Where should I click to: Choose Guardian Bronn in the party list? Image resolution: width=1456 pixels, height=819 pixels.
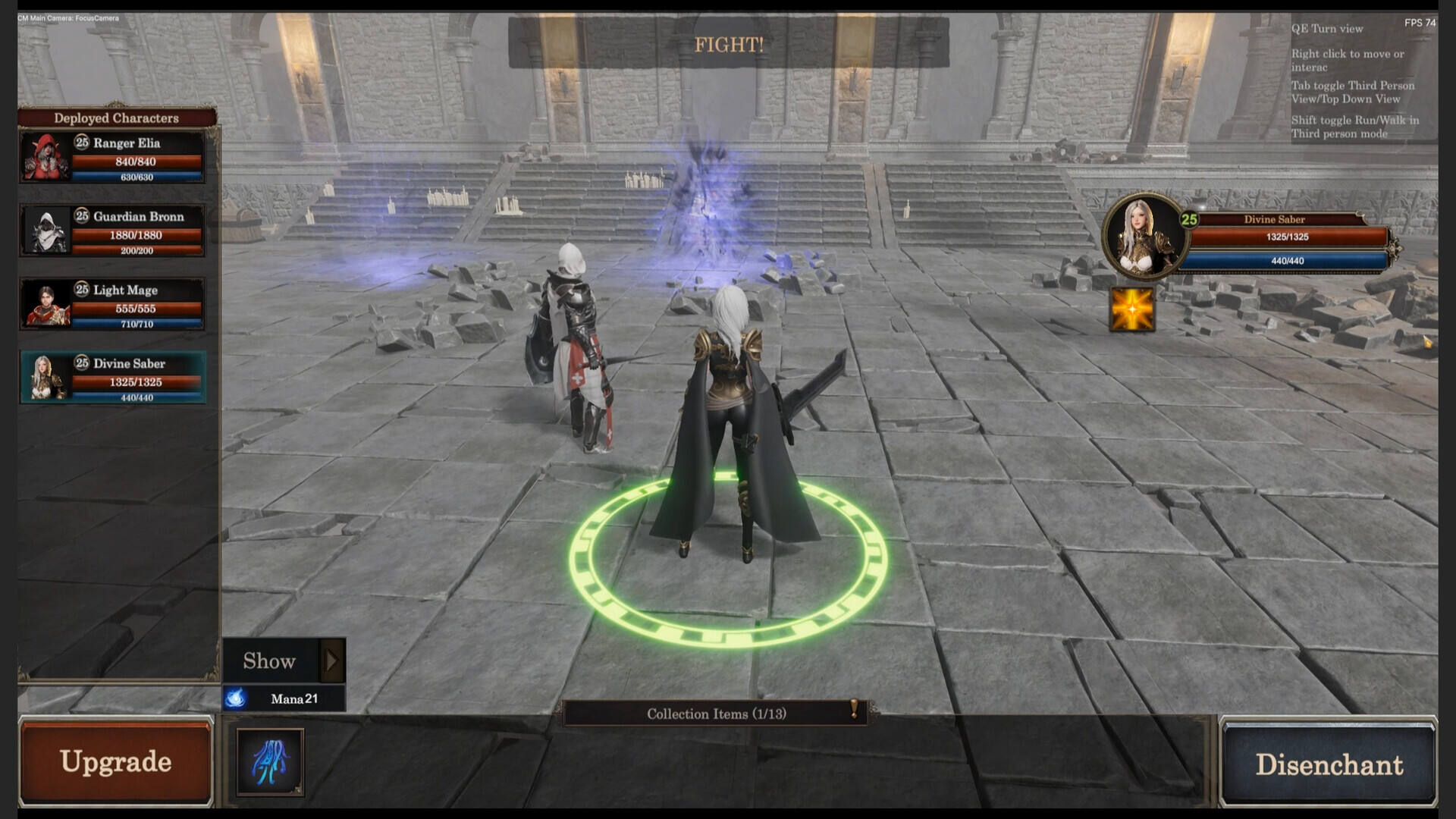(x=112, y=231)
